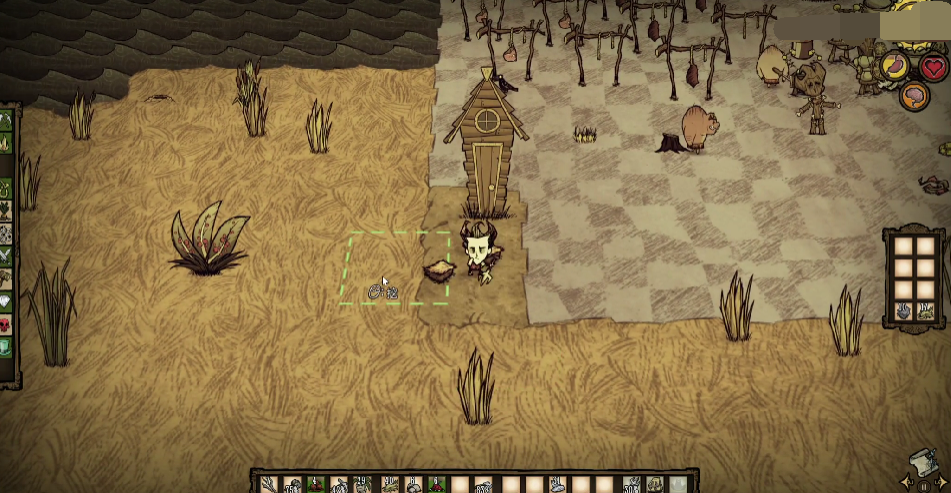Open the Survival tab with rope trap
The image size is (951, 493).
[5, 187]
